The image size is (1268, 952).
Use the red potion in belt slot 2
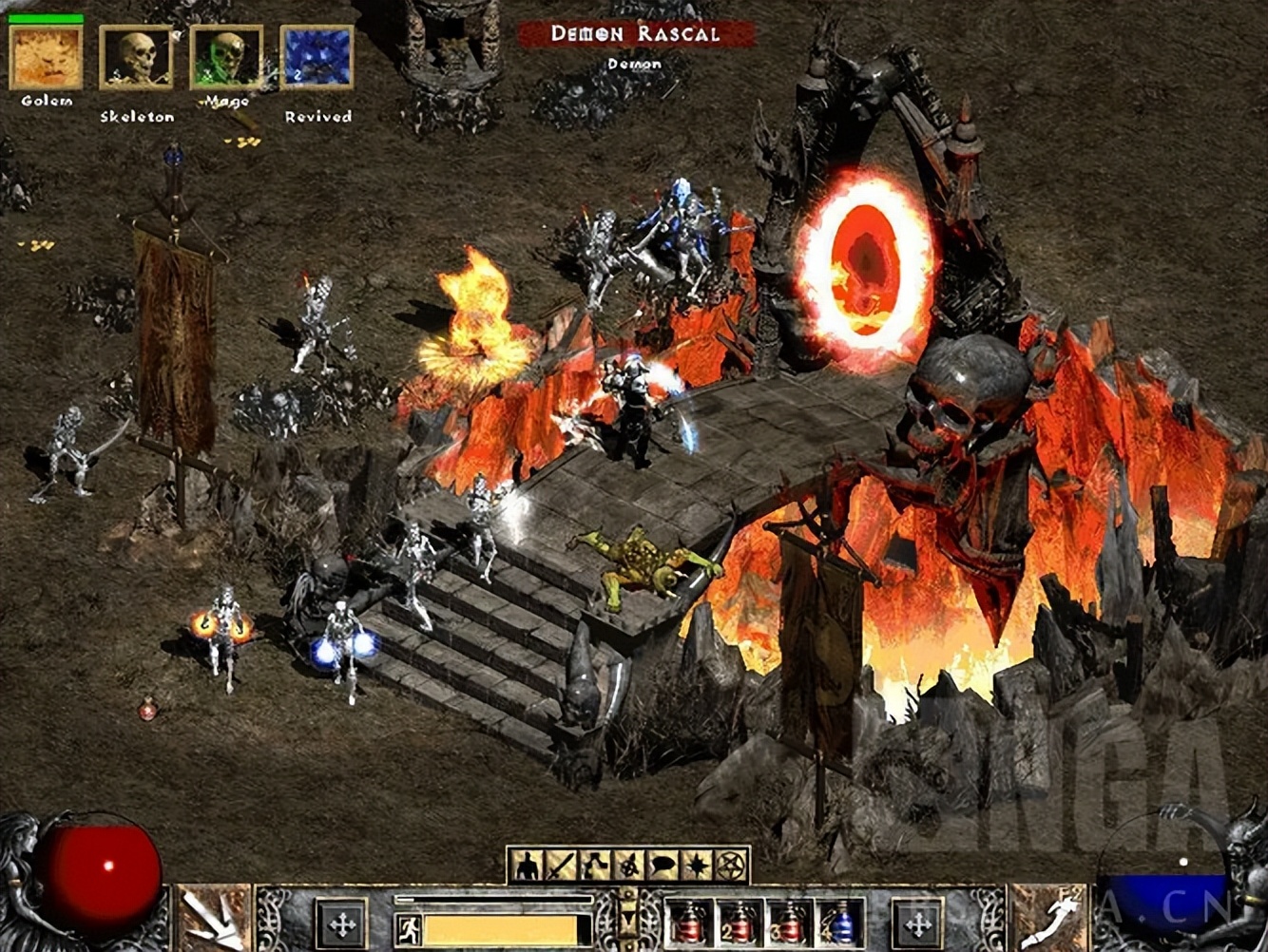click(740, 923)
